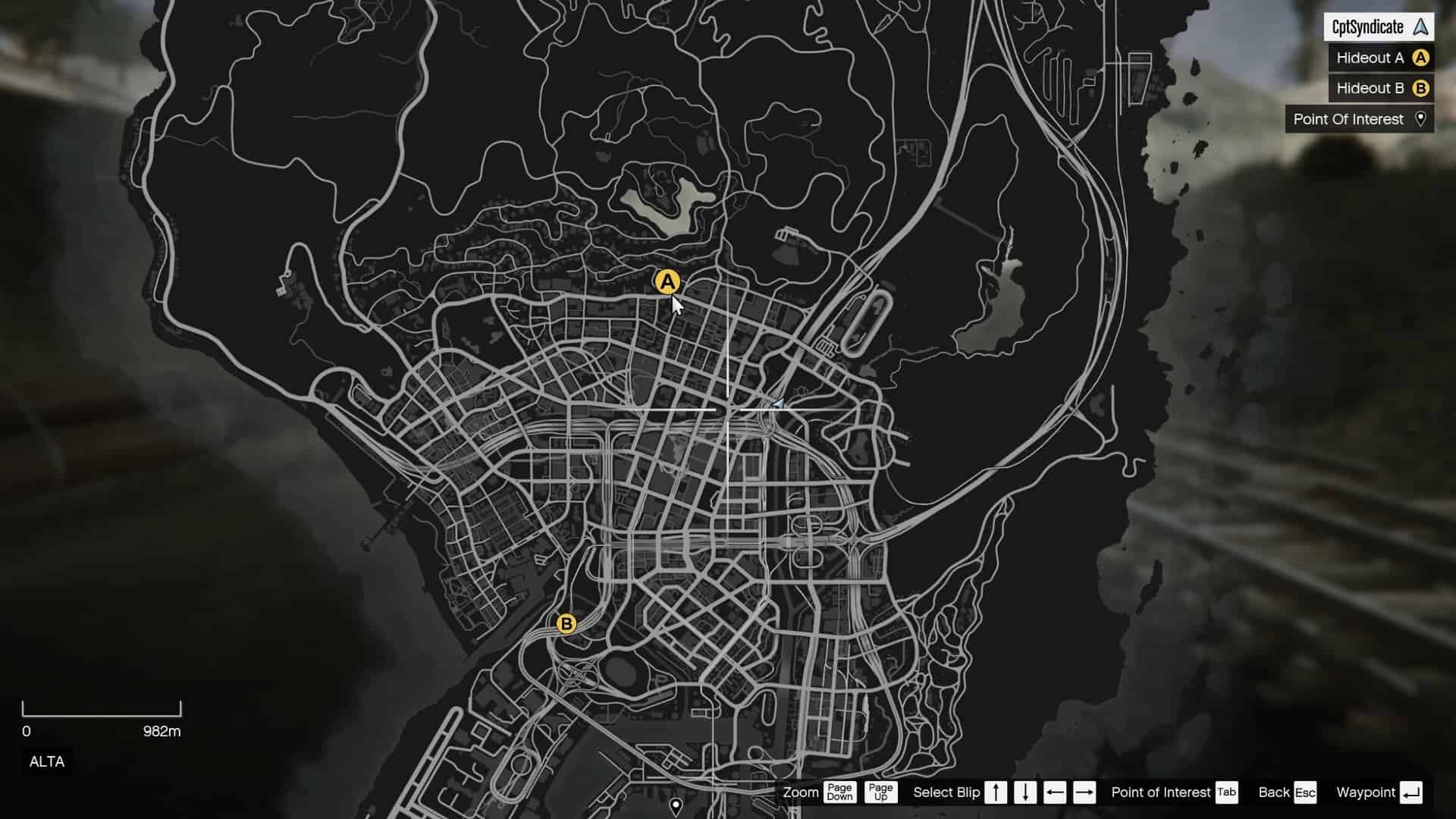Select the point of interest pin on map
The width and height of the screenshot is (1456, 819).
point(676,805)
